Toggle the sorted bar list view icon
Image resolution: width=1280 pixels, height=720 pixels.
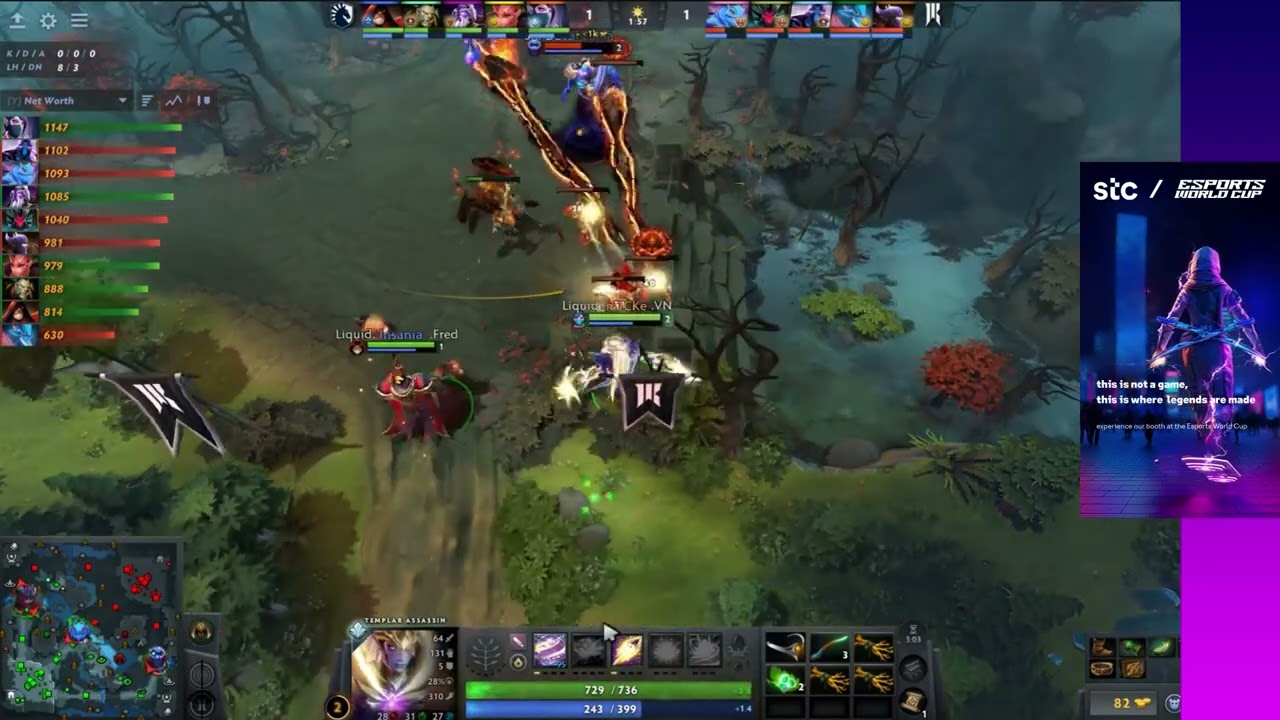coord(147,100)
